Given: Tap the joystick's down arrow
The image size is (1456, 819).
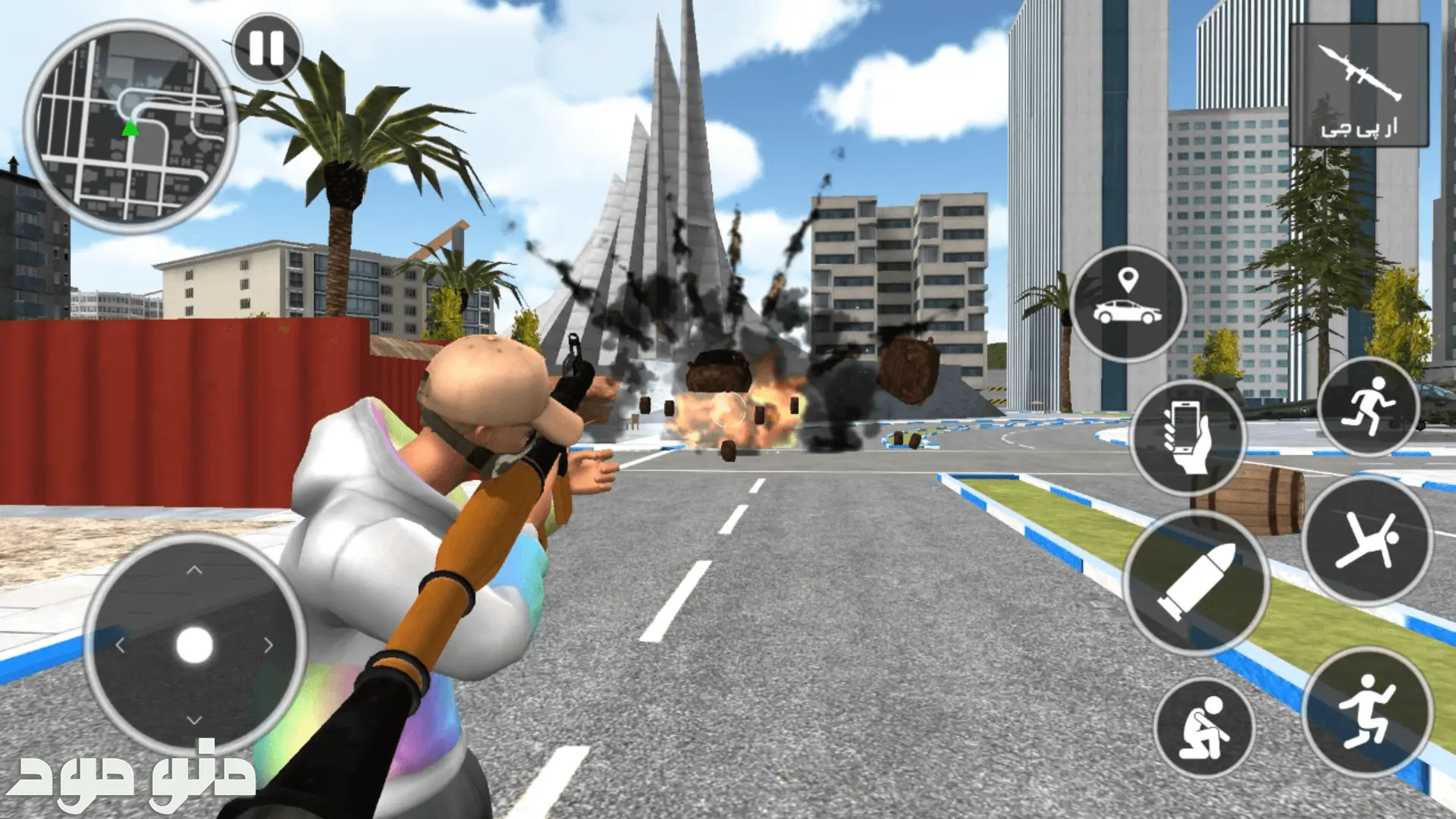Looking at the screenshot, I should 195,719.
